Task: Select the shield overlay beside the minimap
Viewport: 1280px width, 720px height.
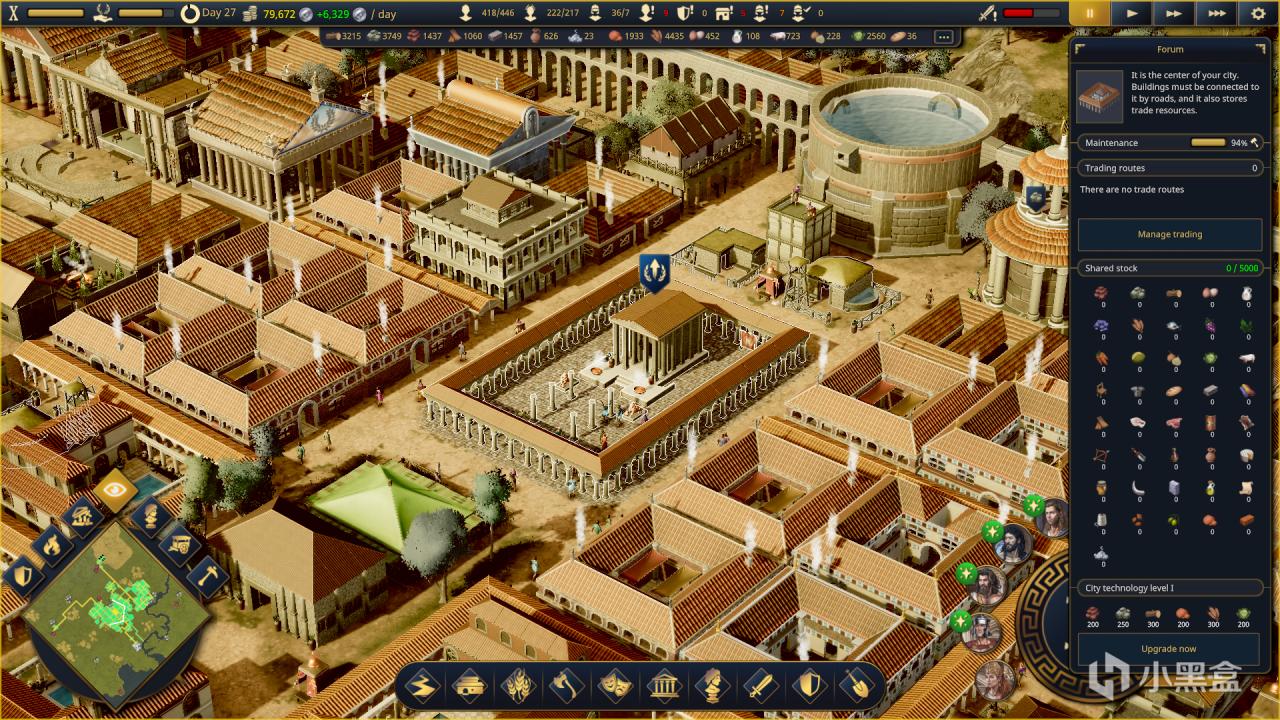Action: (x=23, y=576)
